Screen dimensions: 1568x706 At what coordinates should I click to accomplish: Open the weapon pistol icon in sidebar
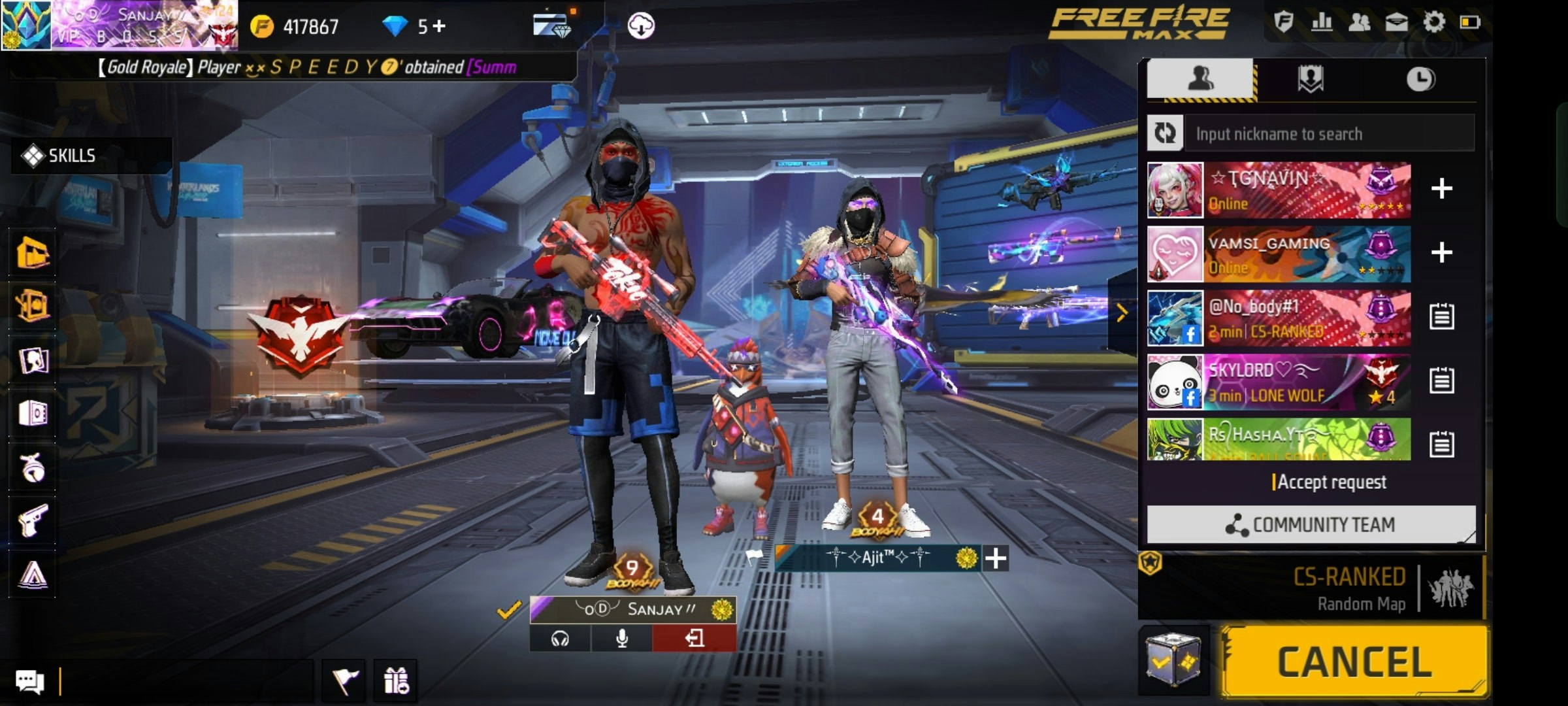(x=33, y=520)
